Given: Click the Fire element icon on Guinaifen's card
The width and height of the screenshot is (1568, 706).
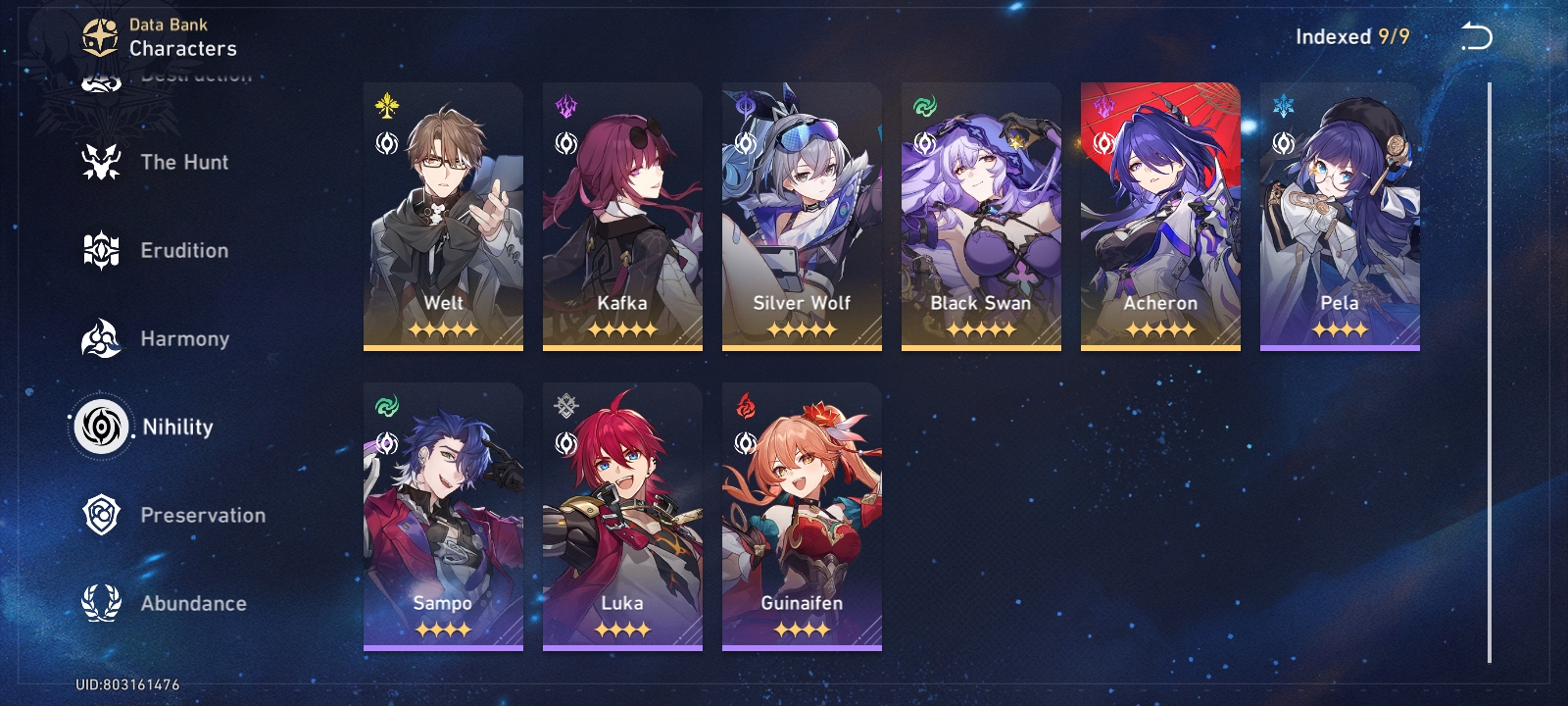Looking at the screenshot, I should pyautogui.click(x=746, y=402).
